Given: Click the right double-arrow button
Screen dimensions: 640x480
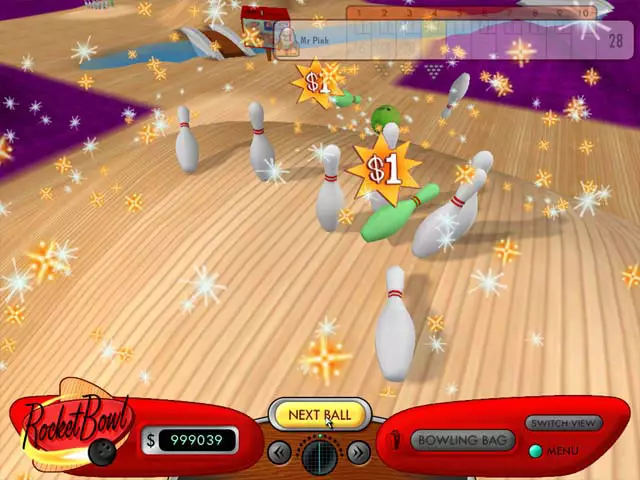Looking at the screenshot, I should [358, 453].
